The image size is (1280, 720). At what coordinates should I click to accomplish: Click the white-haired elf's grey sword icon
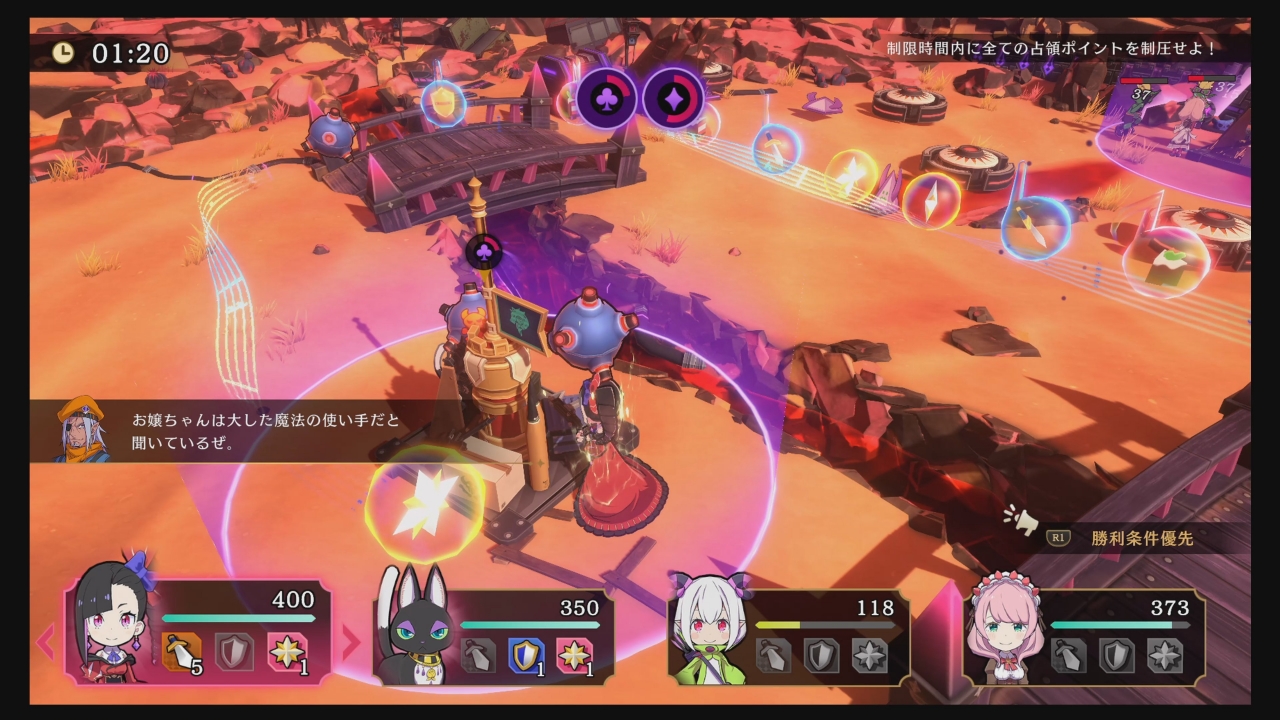[x=773, y=656]
